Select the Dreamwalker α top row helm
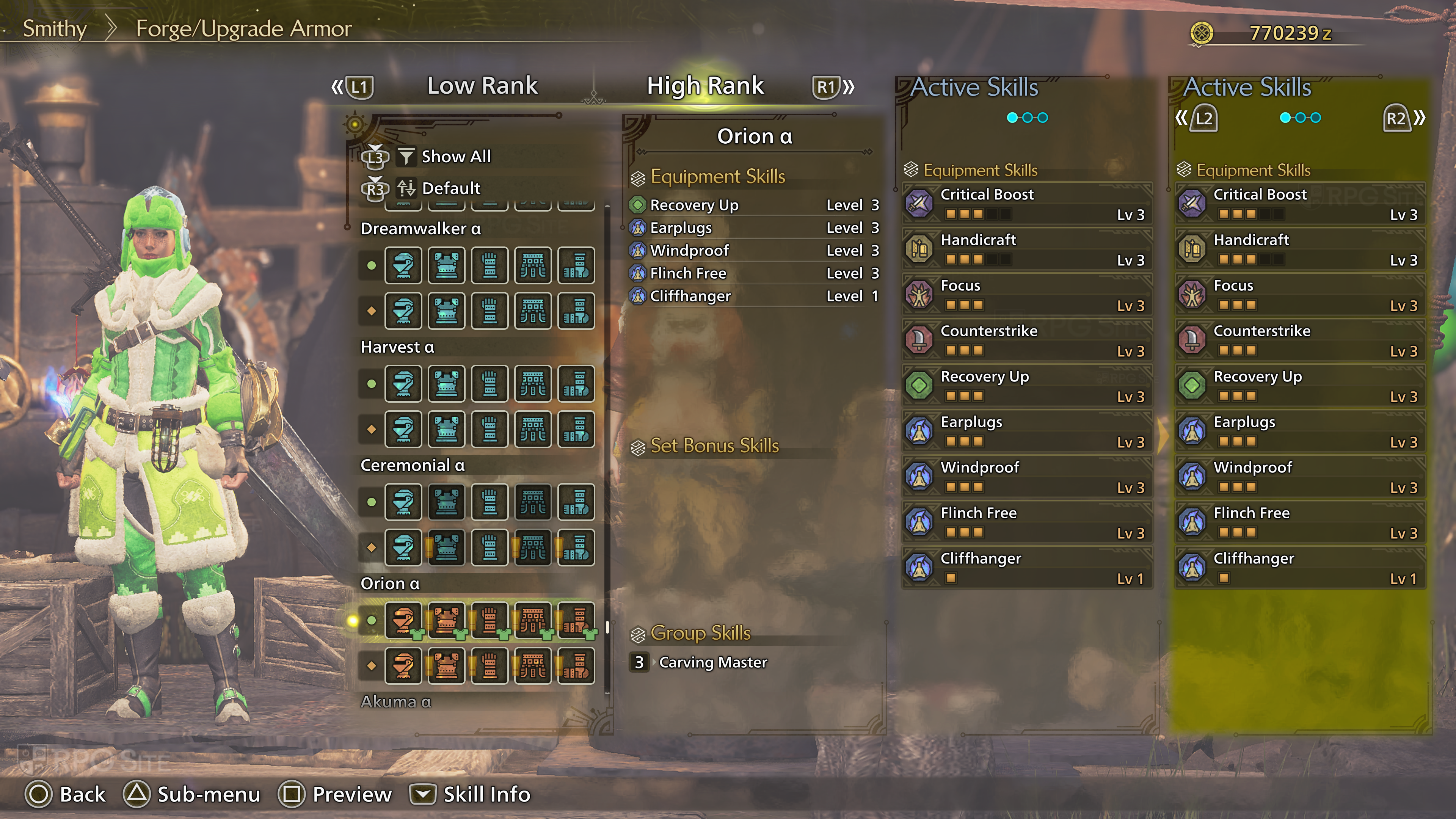Image resolution: width=1456 pixels, height=819 pixels. (x=403, y=265)
